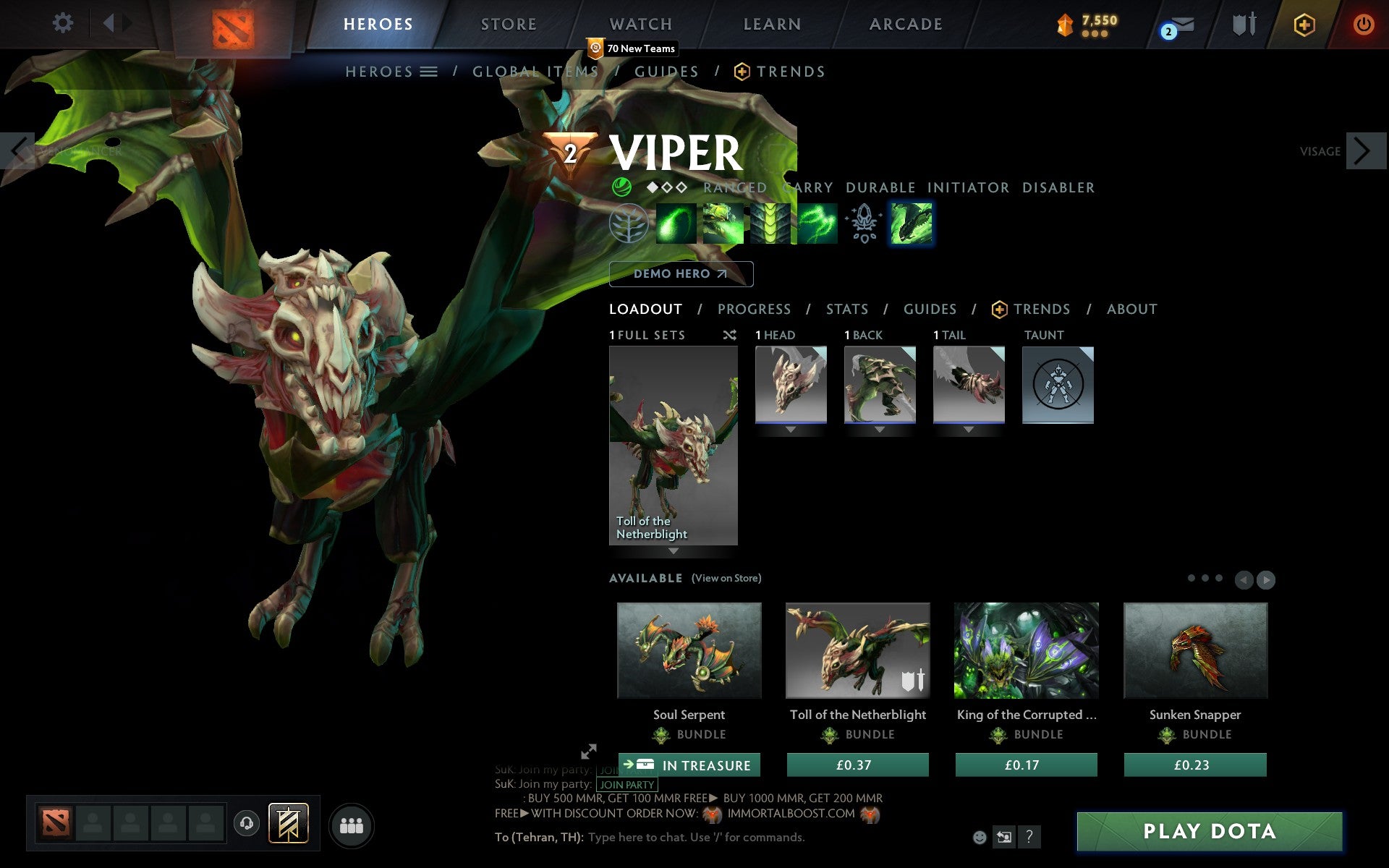
Task: Open the party finder people icon
Action: (x=352, y=824)
